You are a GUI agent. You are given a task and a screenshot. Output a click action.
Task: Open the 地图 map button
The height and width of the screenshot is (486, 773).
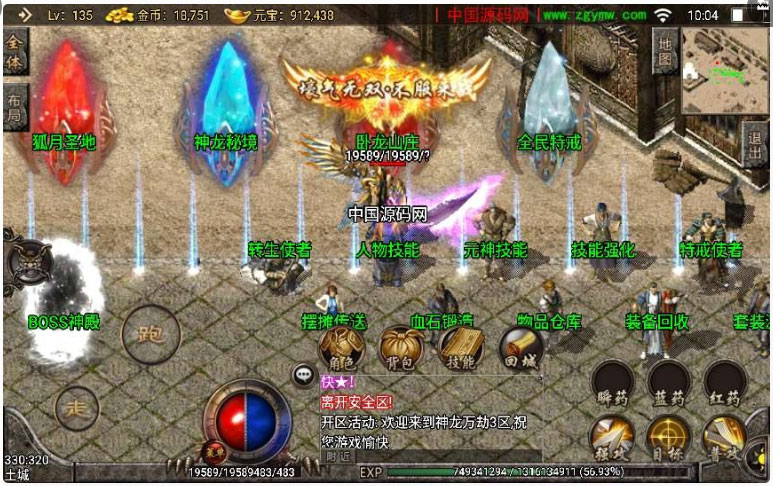coord(666,48)
